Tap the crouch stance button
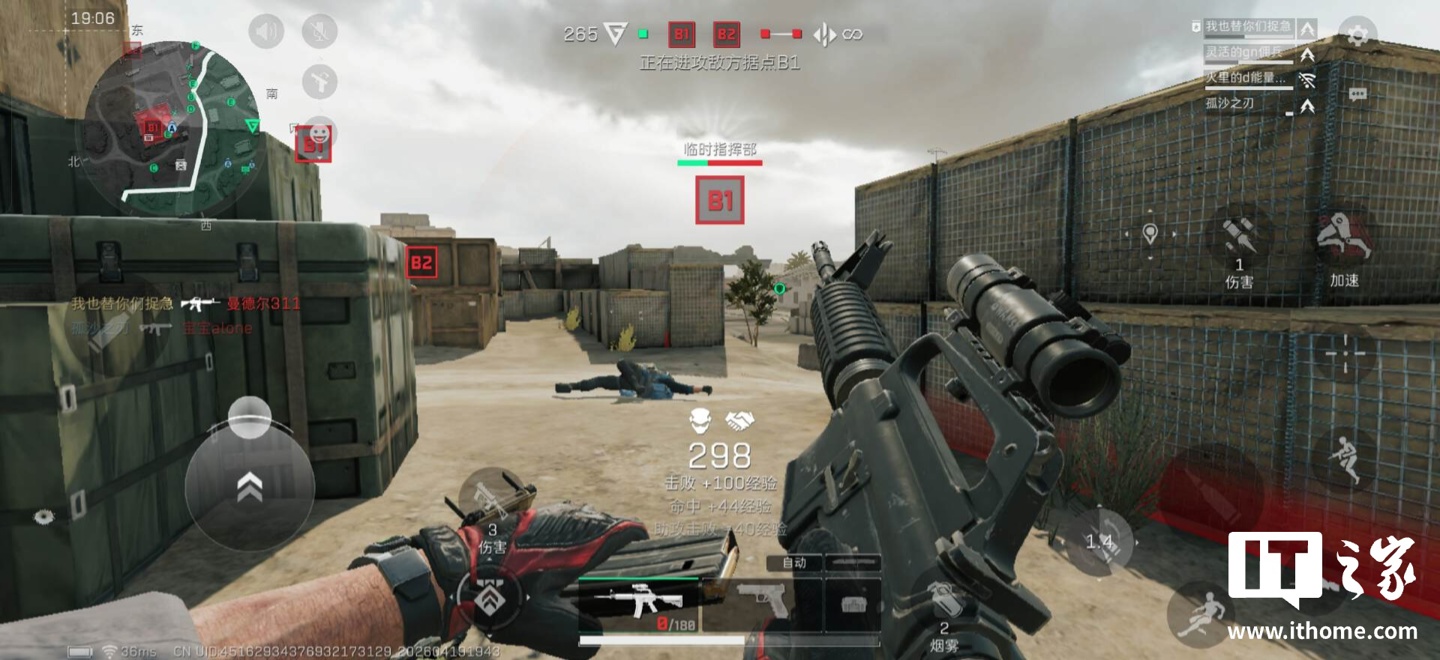 [1343, 458]
